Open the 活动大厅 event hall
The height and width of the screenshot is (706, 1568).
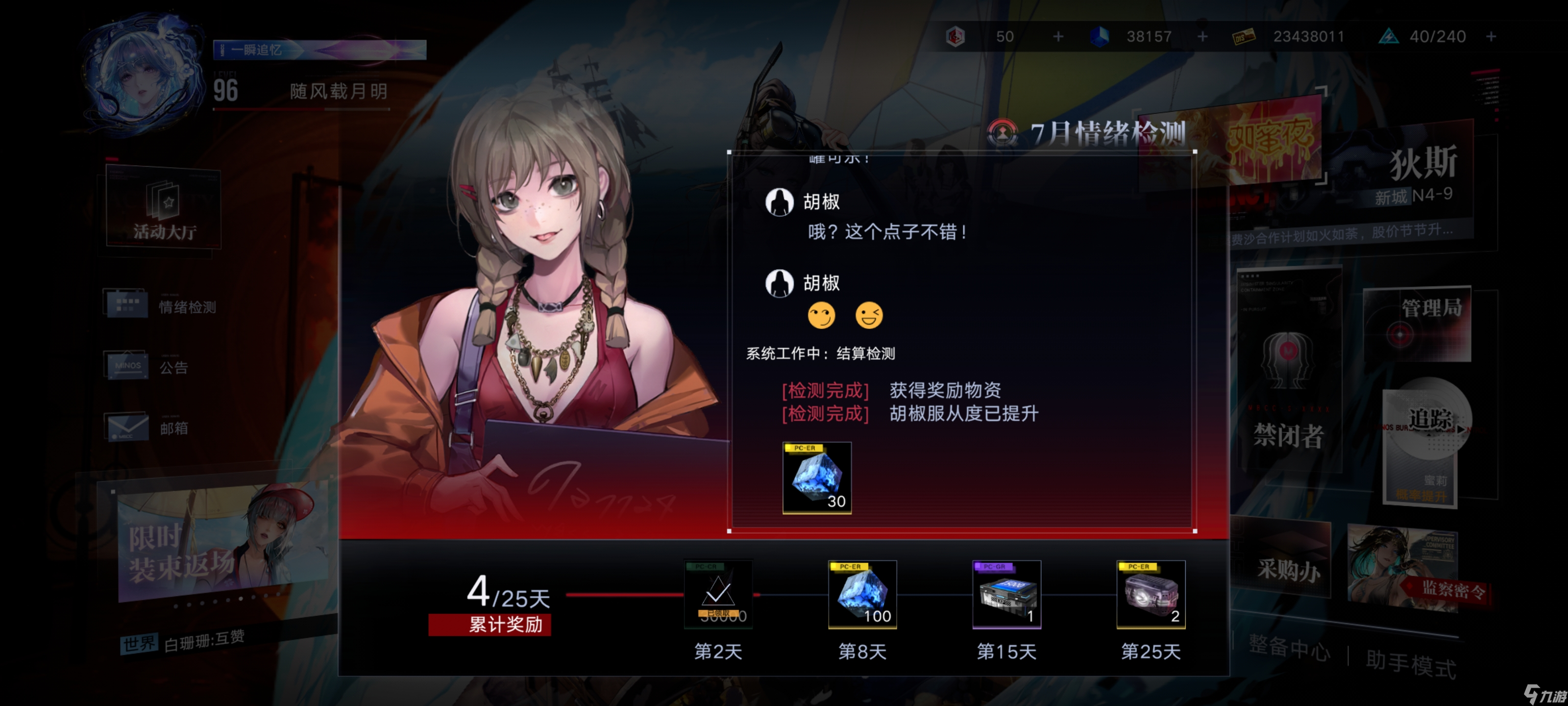click(163, 209)
